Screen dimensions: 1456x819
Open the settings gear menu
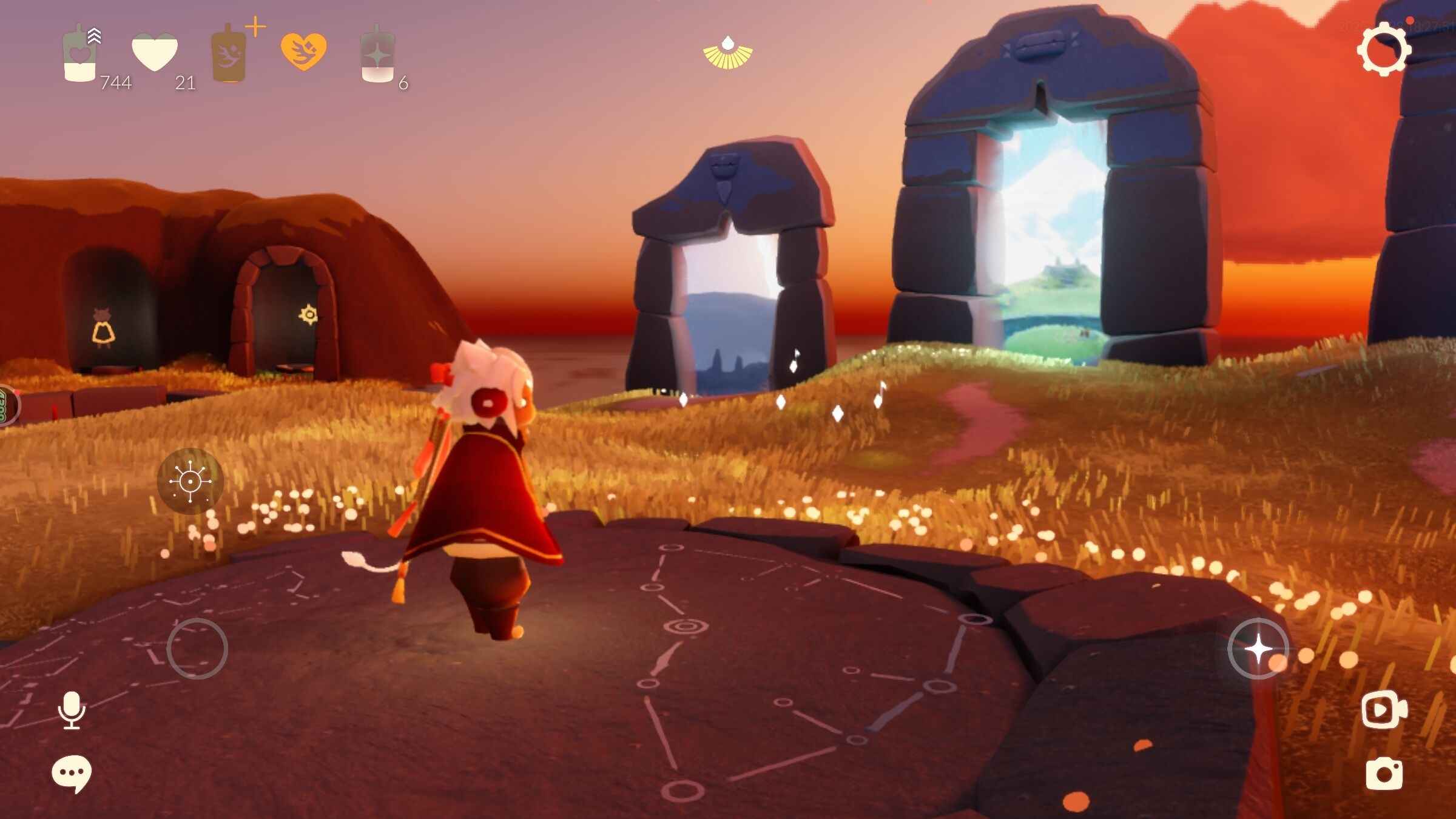[1384, 49]
